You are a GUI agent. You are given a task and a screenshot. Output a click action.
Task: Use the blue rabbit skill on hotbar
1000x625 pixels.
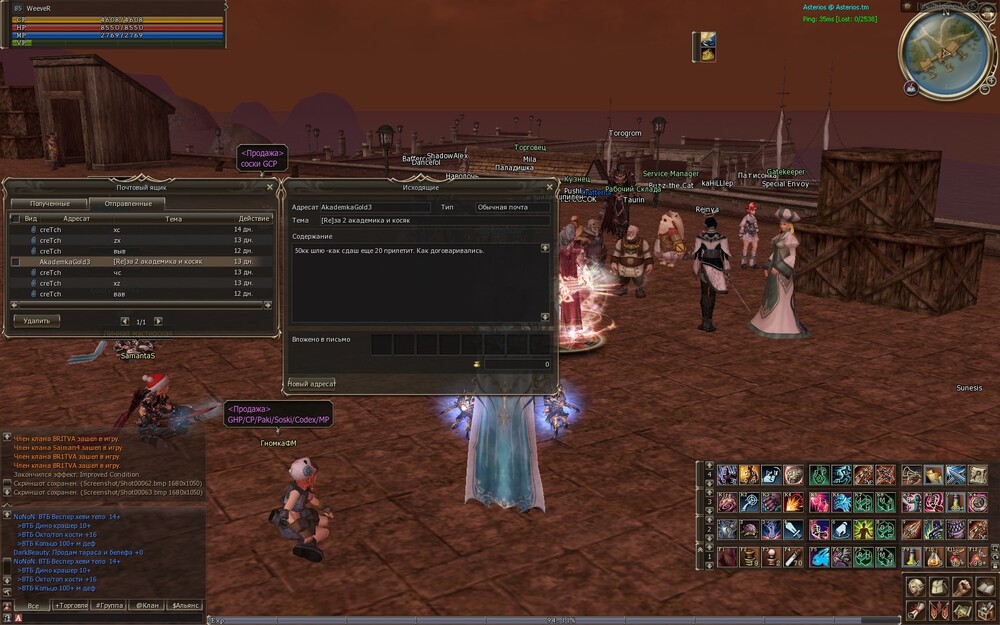818,557
